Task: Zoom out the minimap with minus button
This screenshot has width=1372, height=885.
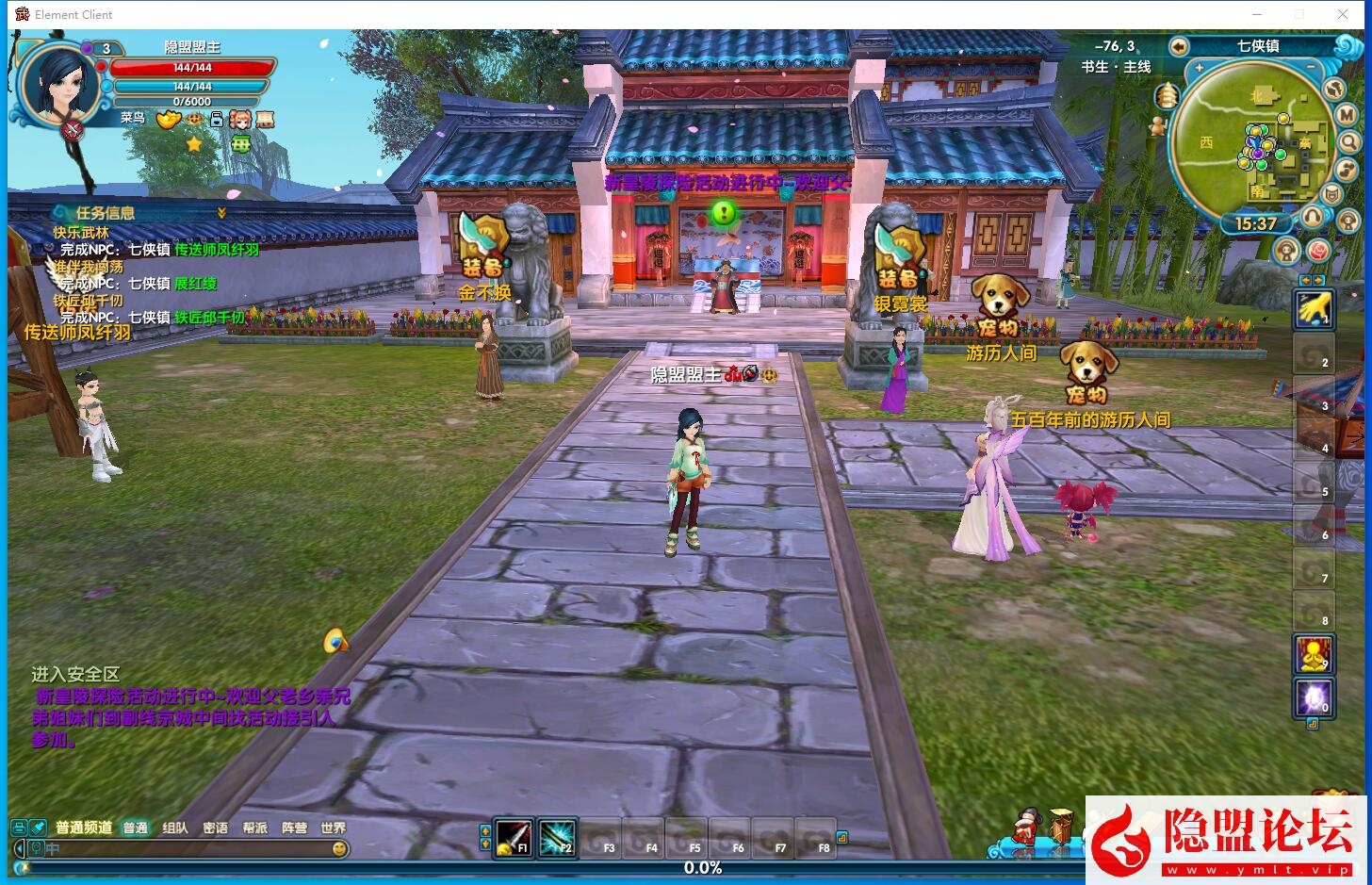Action: [x=1311, y=69]
